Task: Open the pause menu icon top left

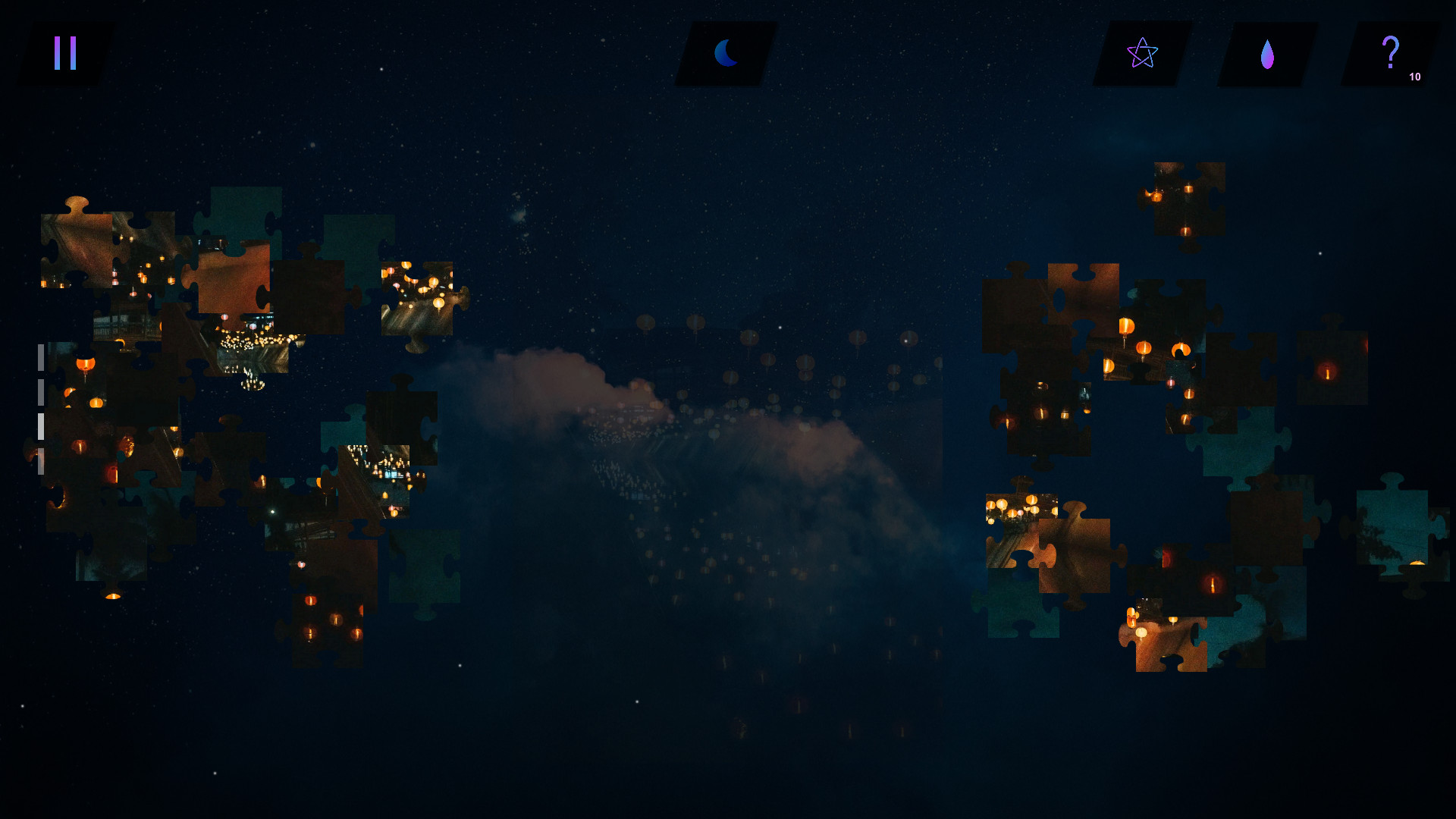Action: pos(64,52)
